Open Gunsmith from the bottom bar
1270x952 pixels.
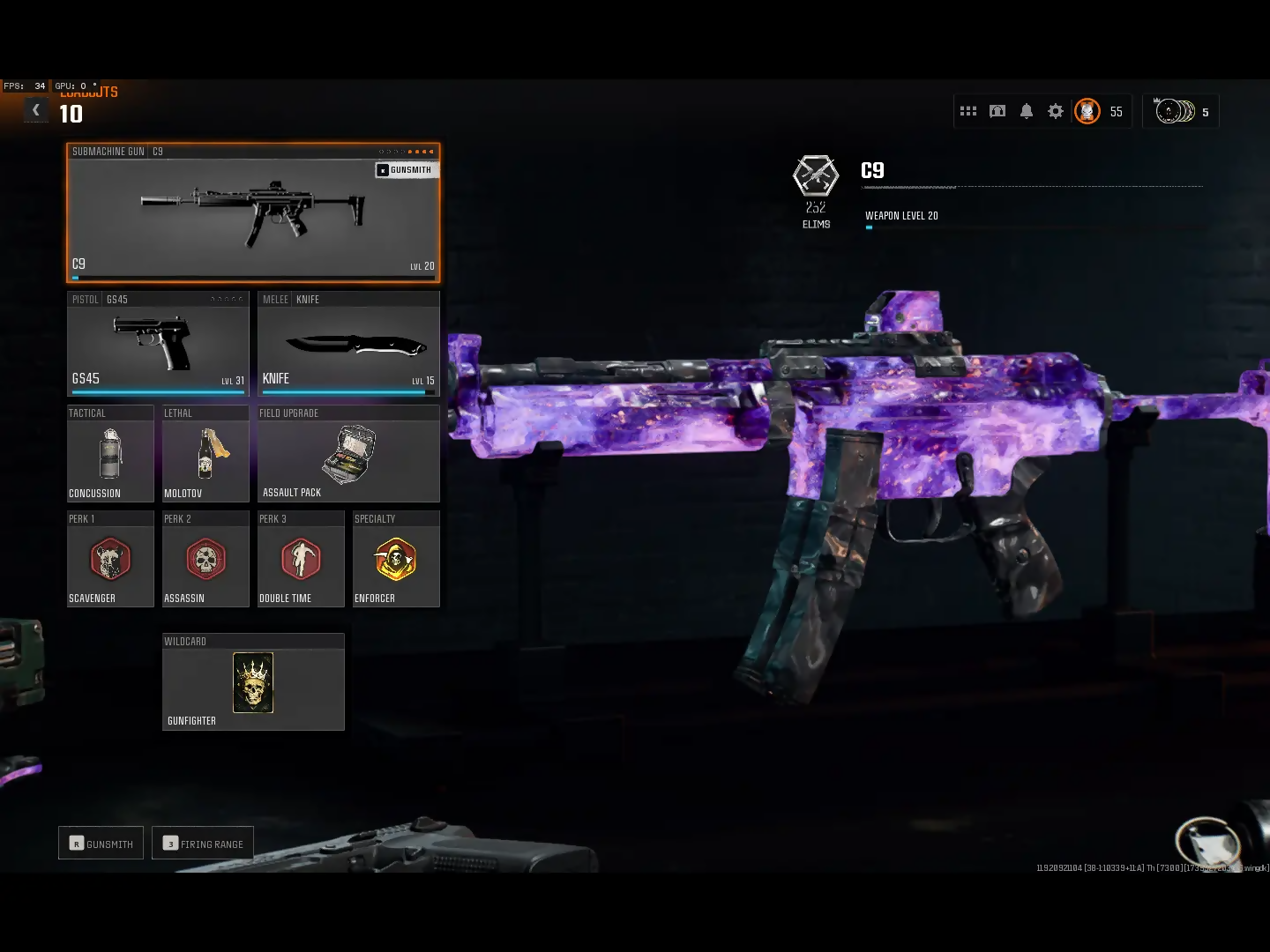click(x=101, y=844)
